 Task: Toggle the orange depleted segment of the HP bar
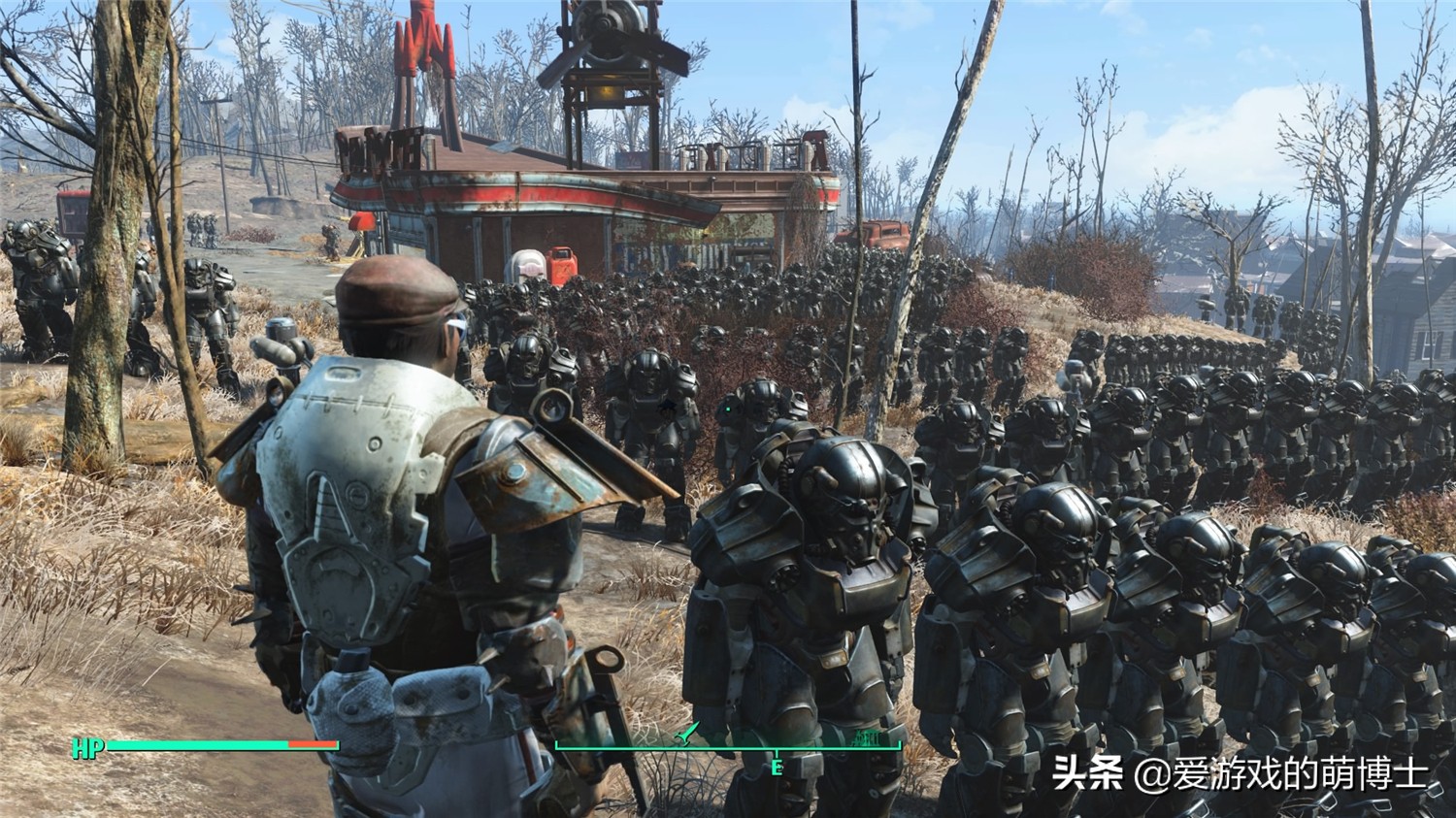311,745
